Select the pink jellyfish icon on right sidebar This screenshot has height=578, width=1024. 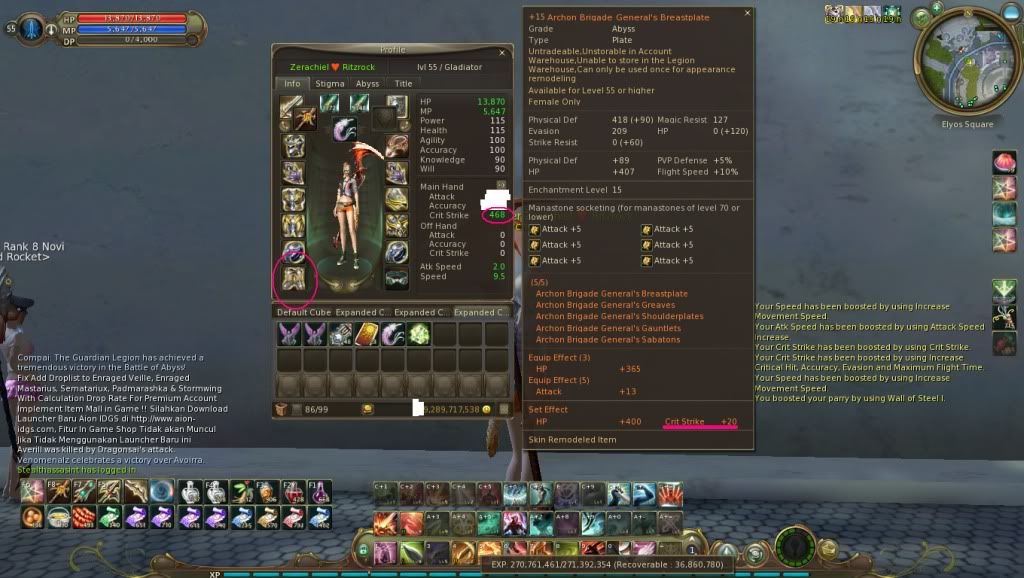(x=1005, y=163)
